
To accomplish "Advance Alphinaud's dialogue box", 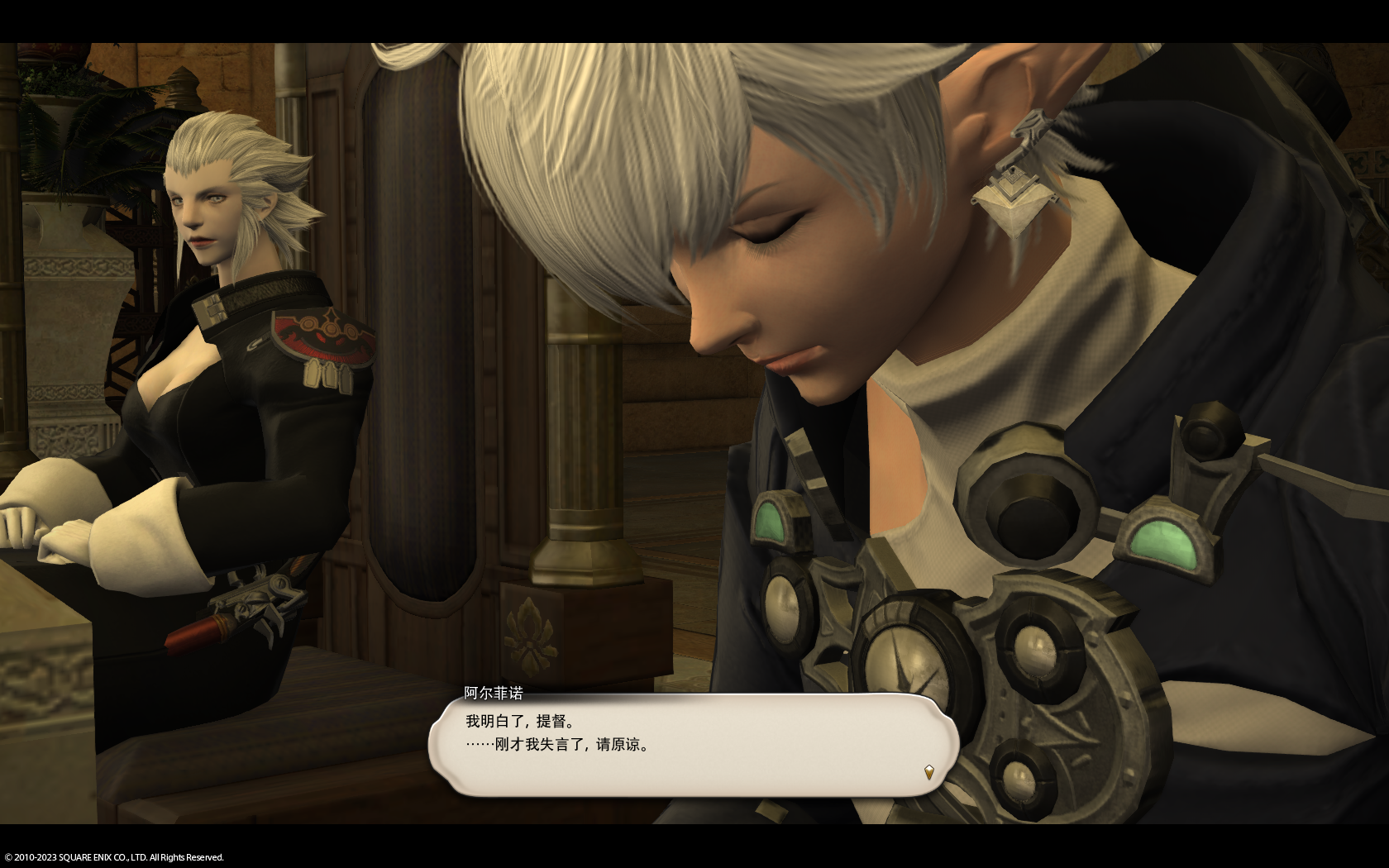I will 693,745.
